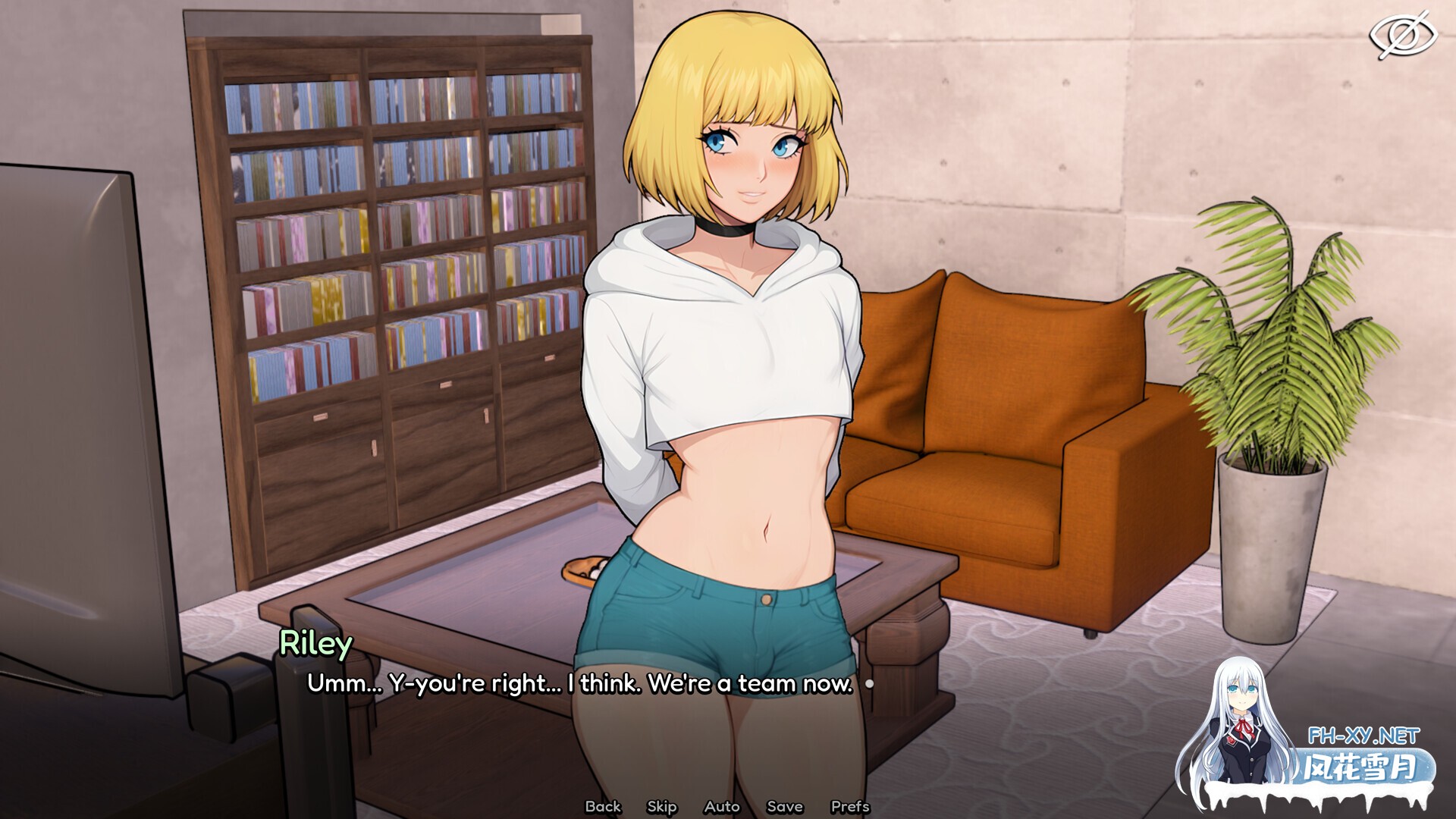The height and width of the screenshot is (819, 1456).
Task: Select Auto from the bottom quick menu
Action: (722, 806)
